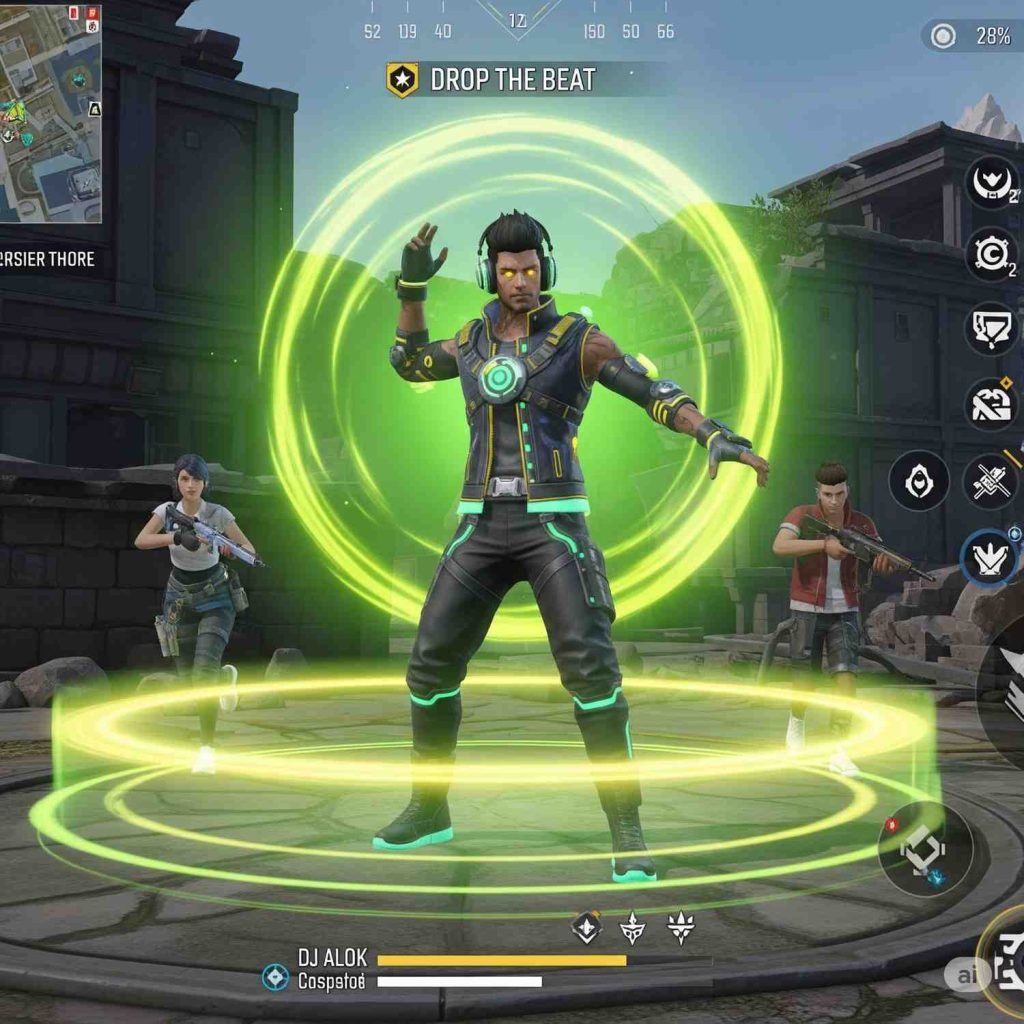The height and width of the screenshot is (1024, 1024).
Task: Open the minimap
Action: [x=51, y=112]
